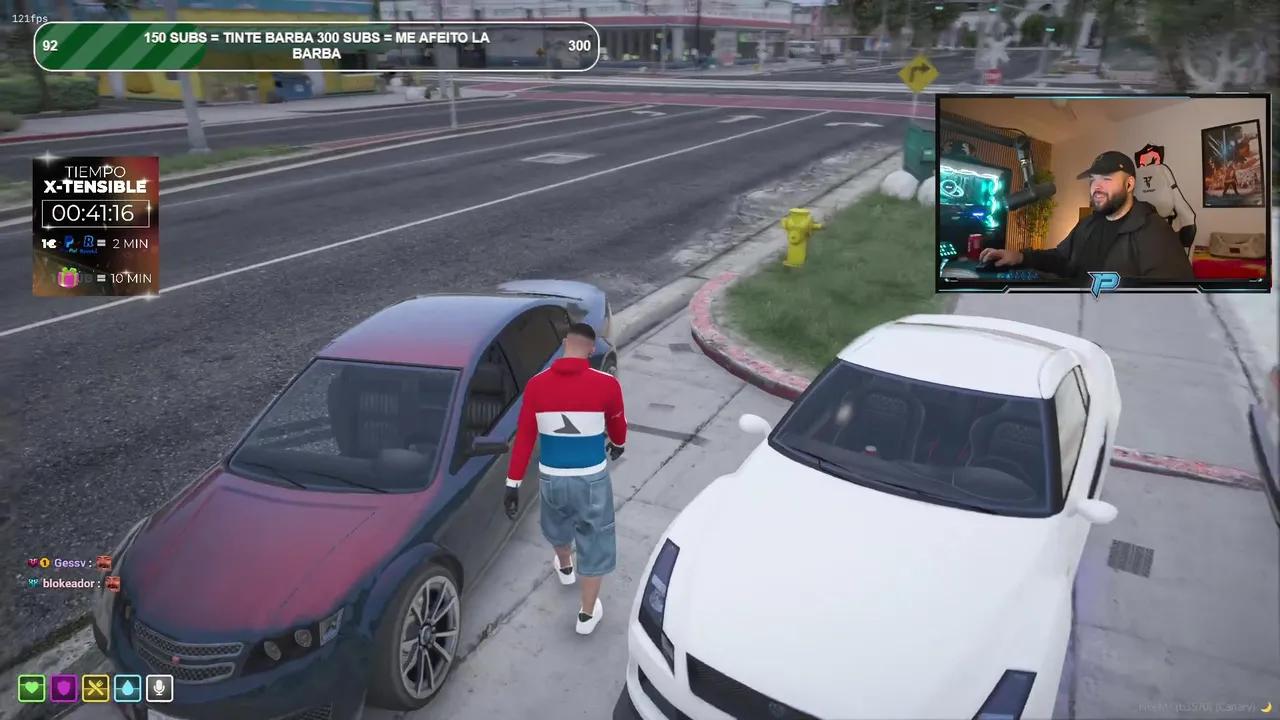Click the emote in blokeador's message

coord(113,583)
